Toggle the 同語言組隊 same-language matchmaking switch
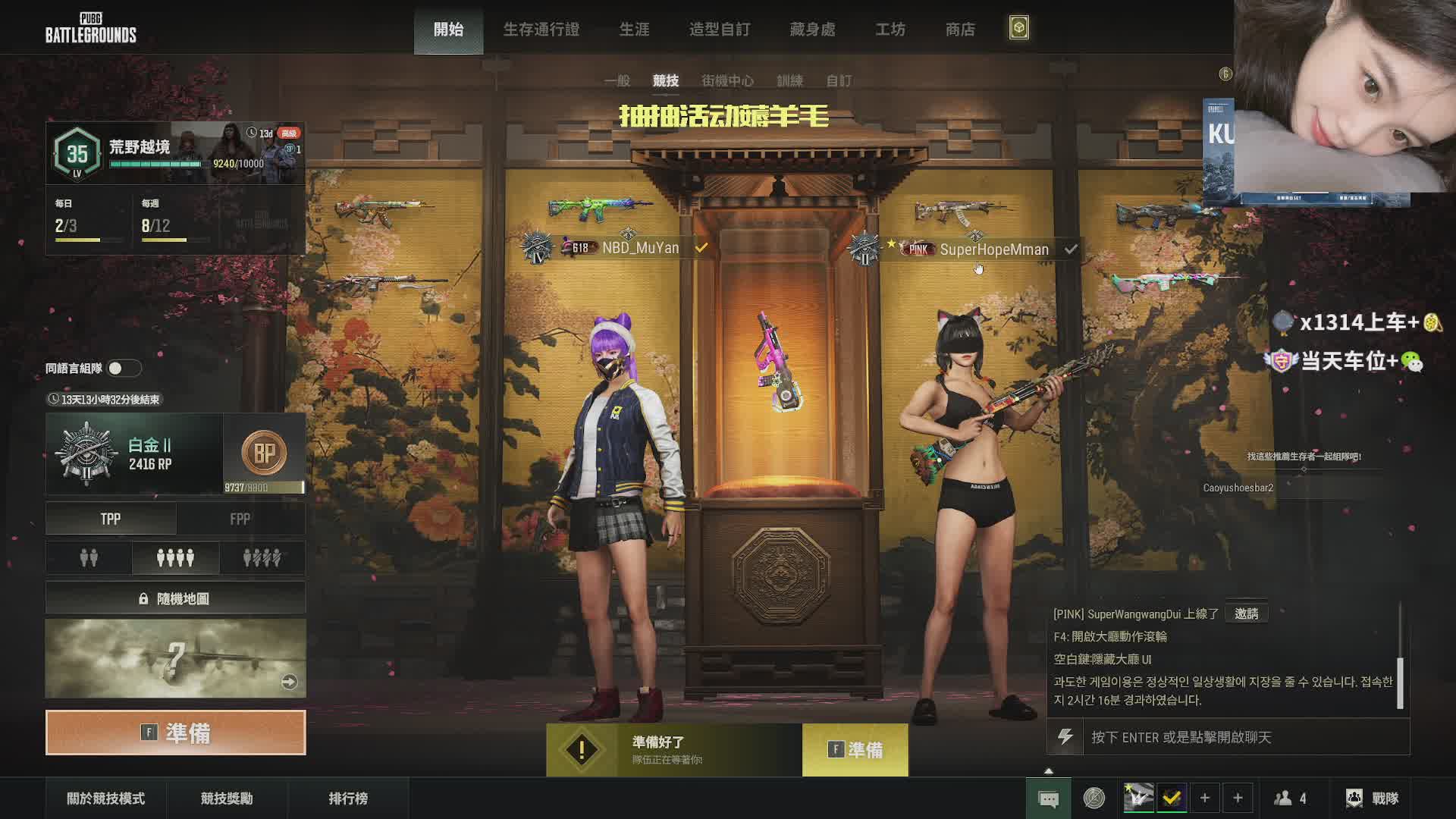 pyautogui.click(x=124, y=369)
